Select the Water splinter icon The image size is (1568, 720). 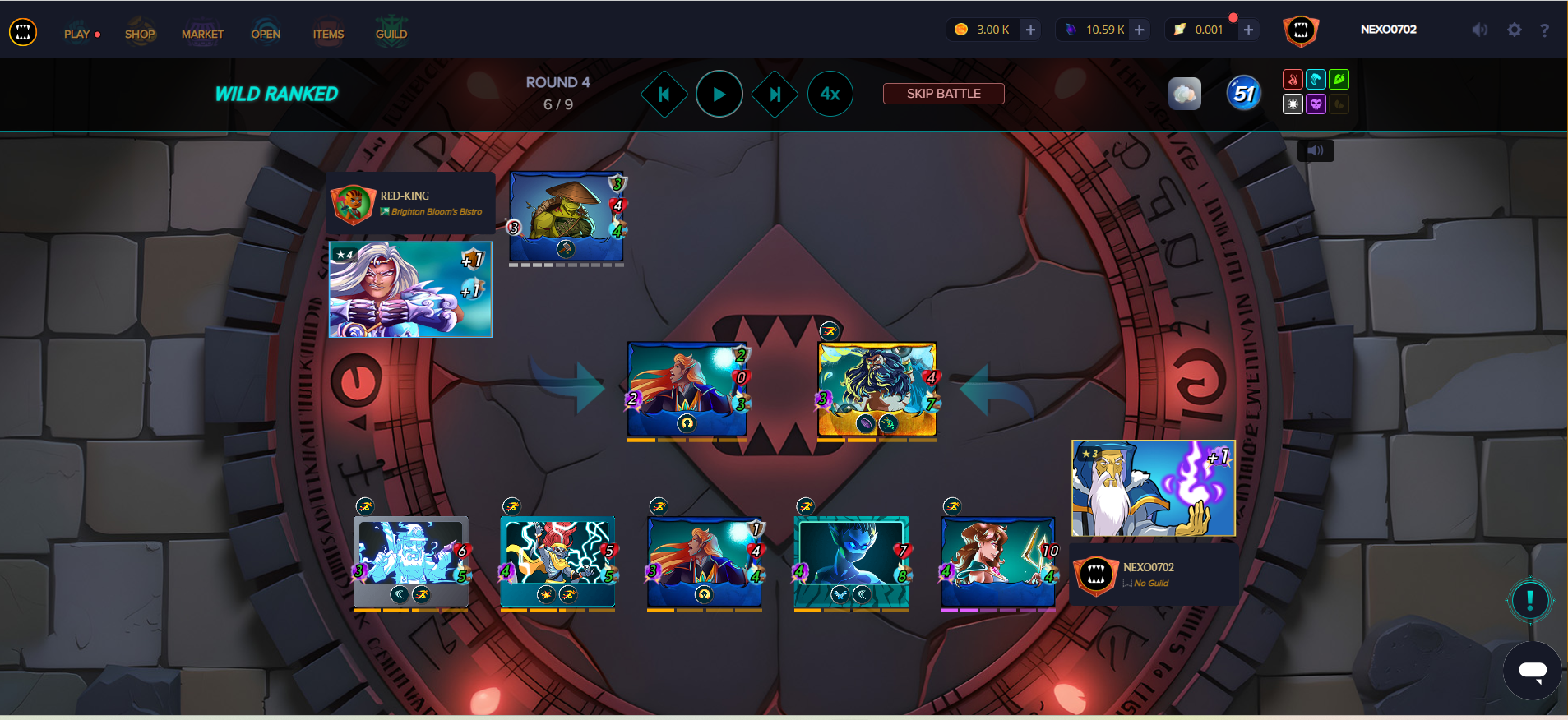1315,79
